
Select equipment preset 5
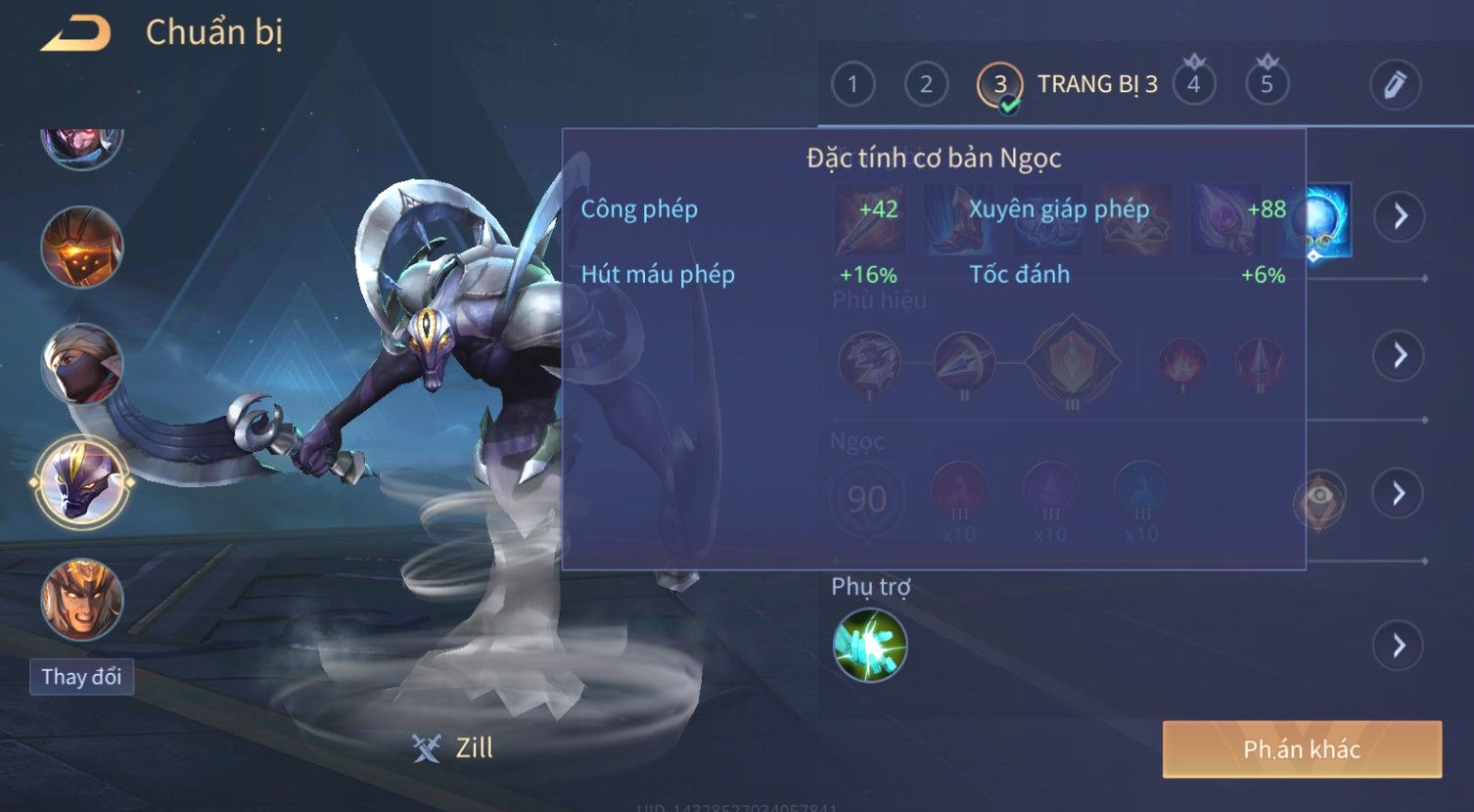tap(1267, 85)
